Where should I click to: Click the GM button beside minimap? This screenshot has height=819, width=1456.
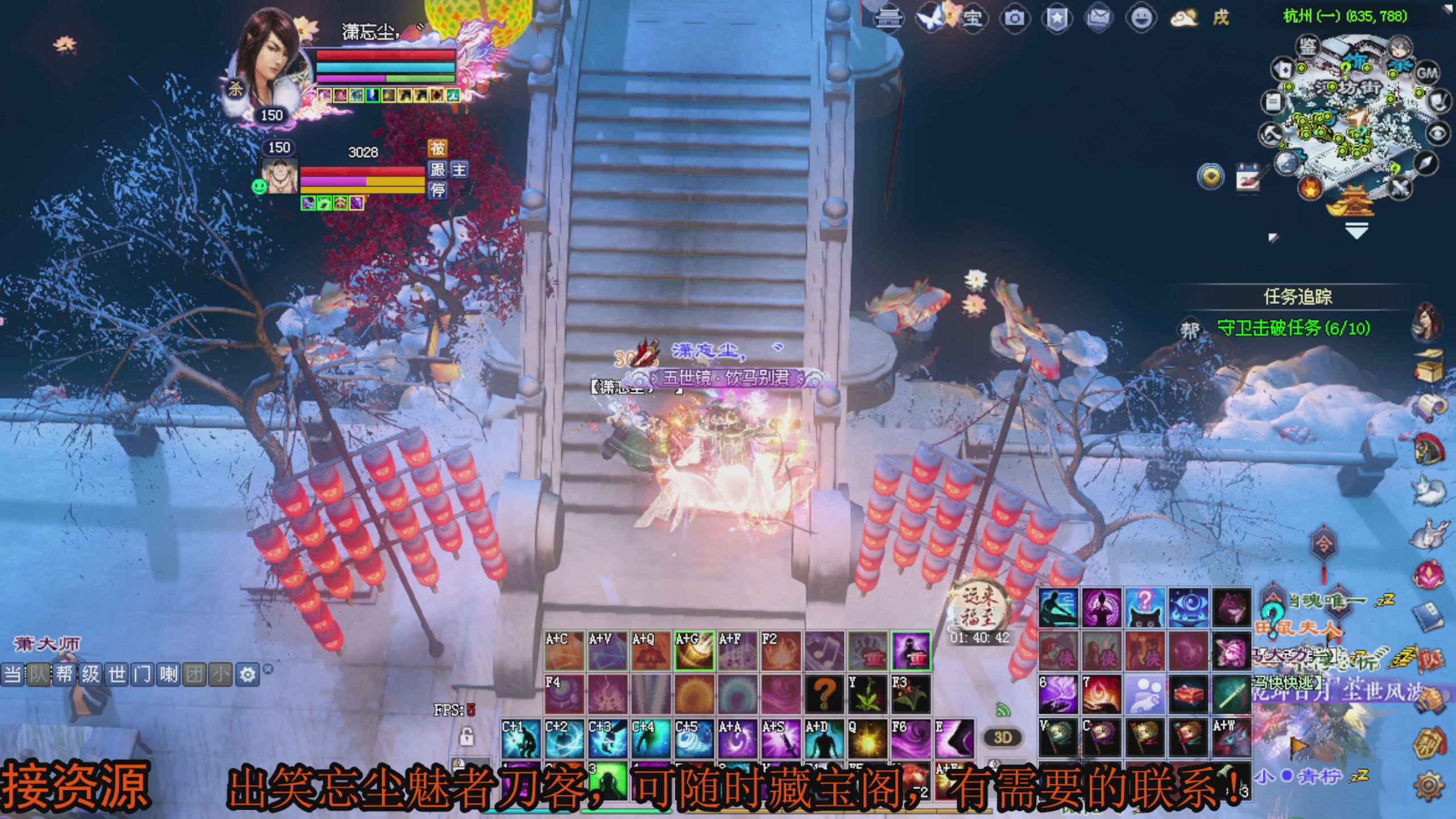pos(1426,73)
